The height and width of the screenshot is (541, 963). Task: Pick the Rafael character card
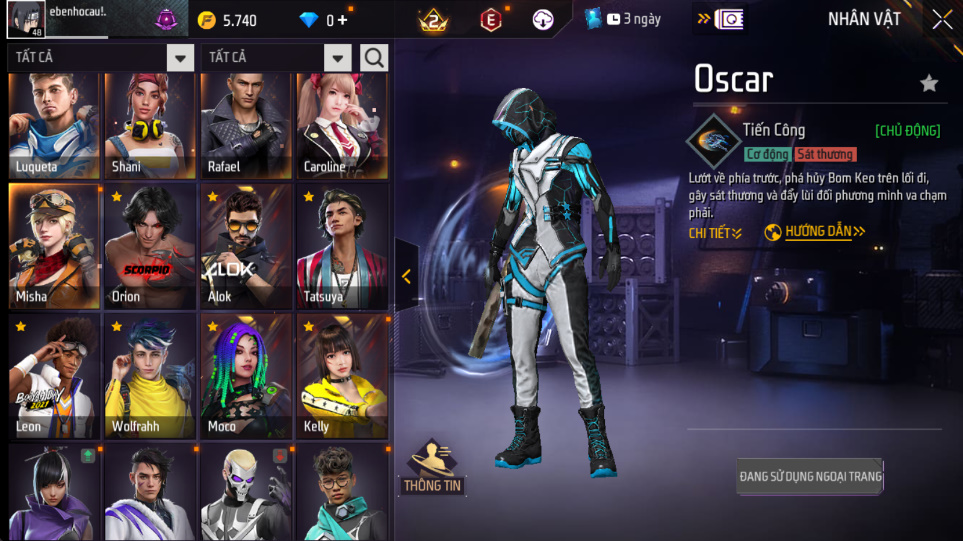(x=245, y=124)
